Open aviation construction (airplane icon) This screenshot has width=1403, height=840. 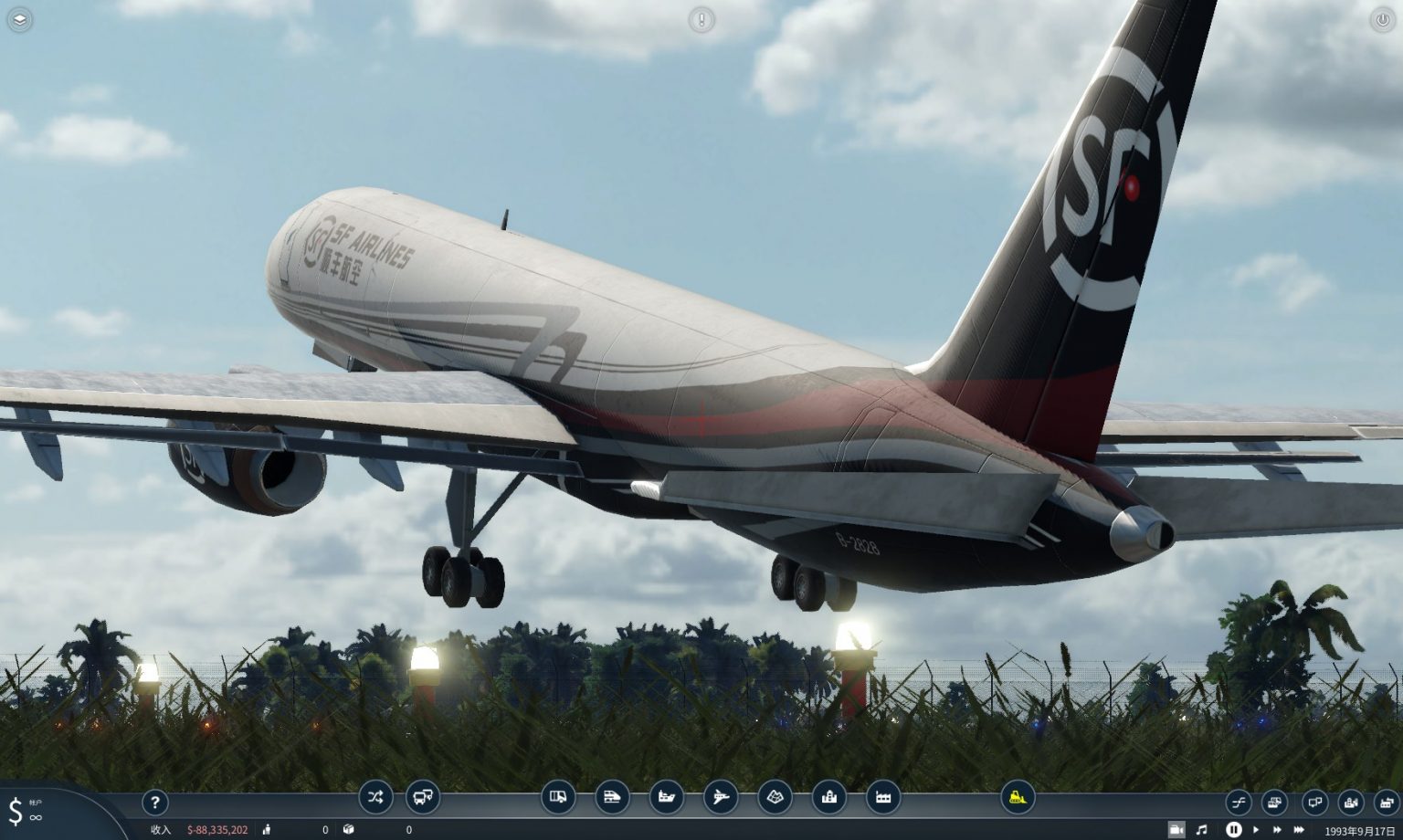721,797
